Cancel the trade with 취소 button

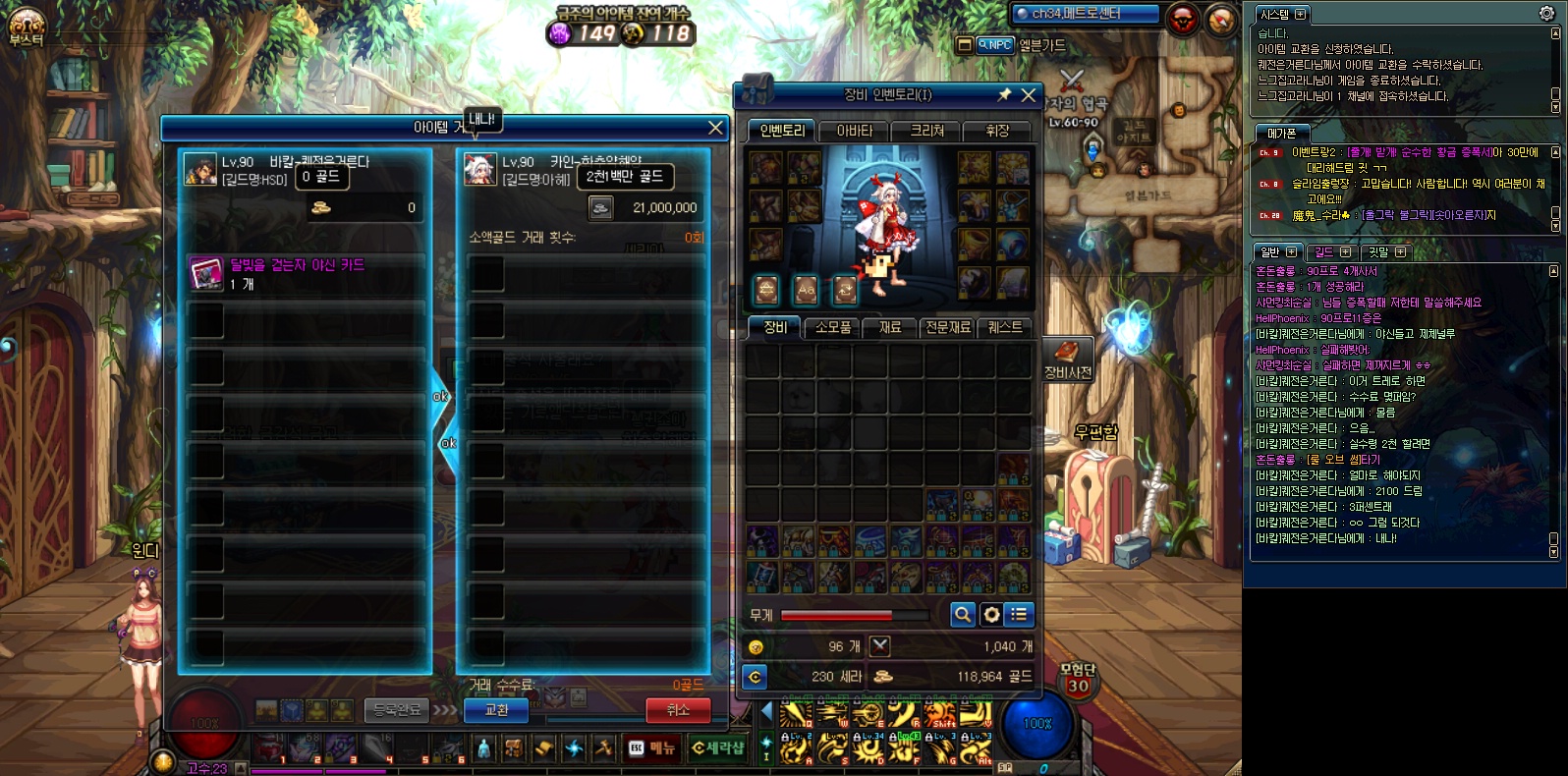tap(678, 709)
